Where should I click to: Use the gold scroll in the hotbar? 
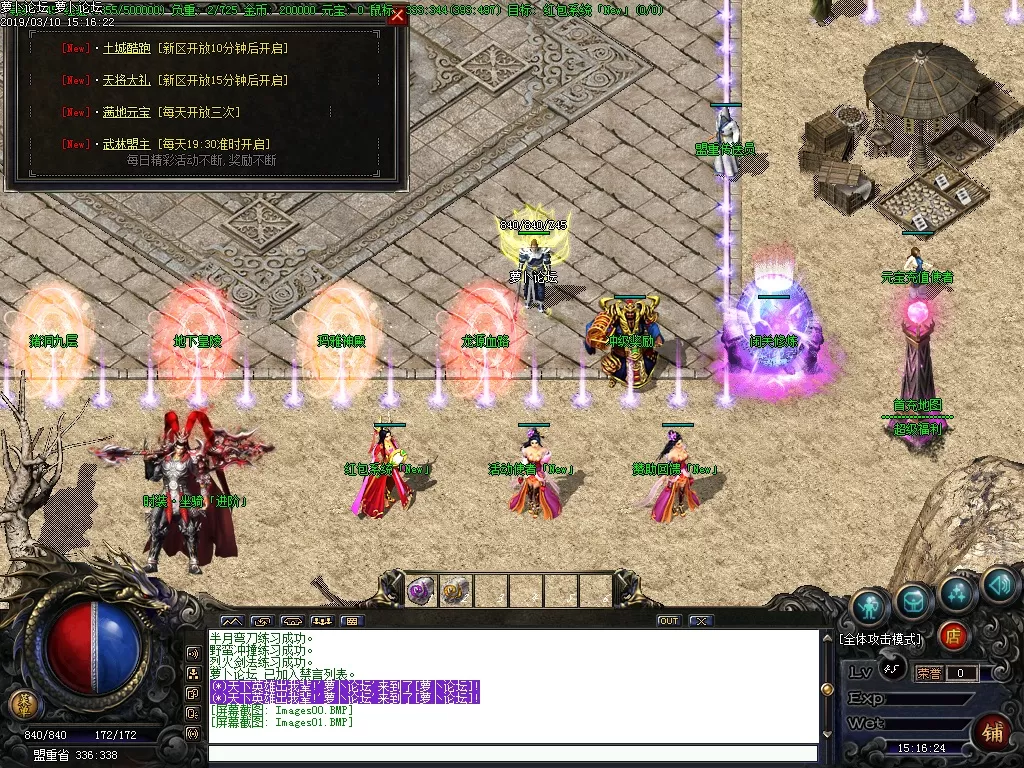click(x=455, y=591)
